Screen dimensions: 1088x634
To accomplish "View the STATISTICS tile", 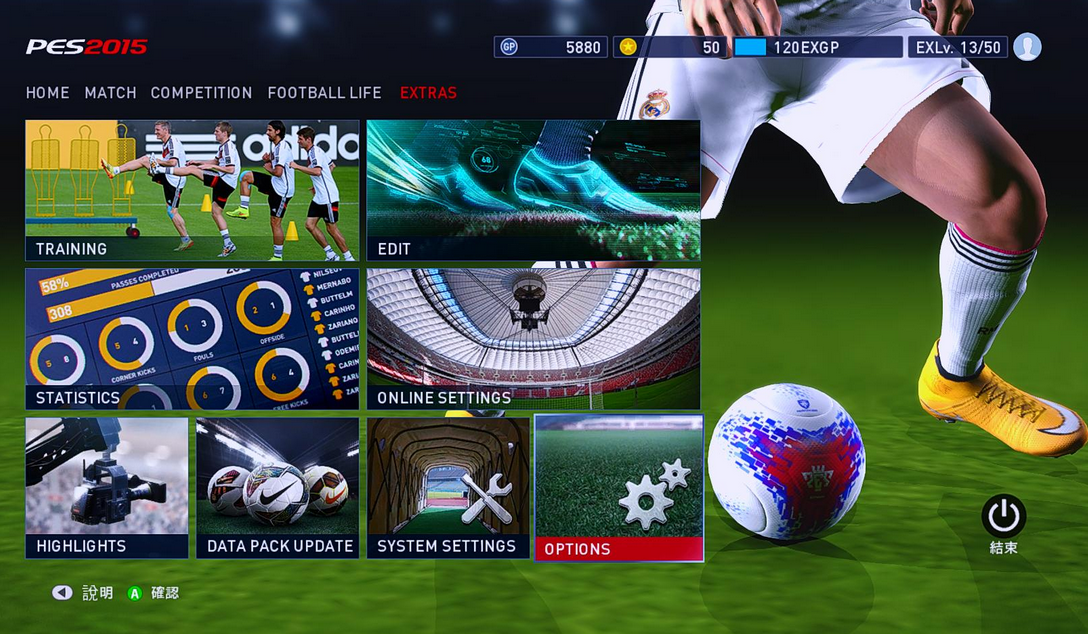I will pos(192,339).
